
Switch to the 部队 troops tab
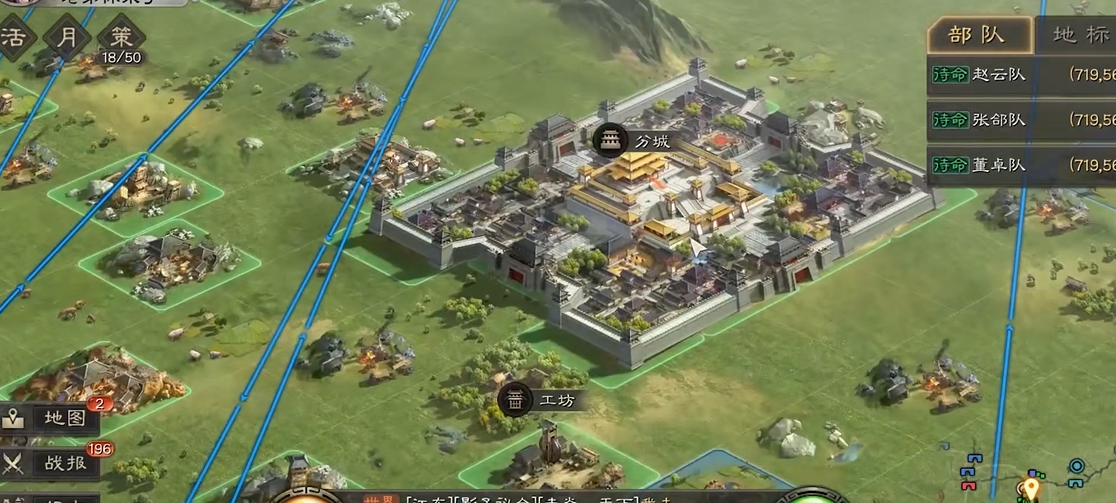tap(977, 36)
